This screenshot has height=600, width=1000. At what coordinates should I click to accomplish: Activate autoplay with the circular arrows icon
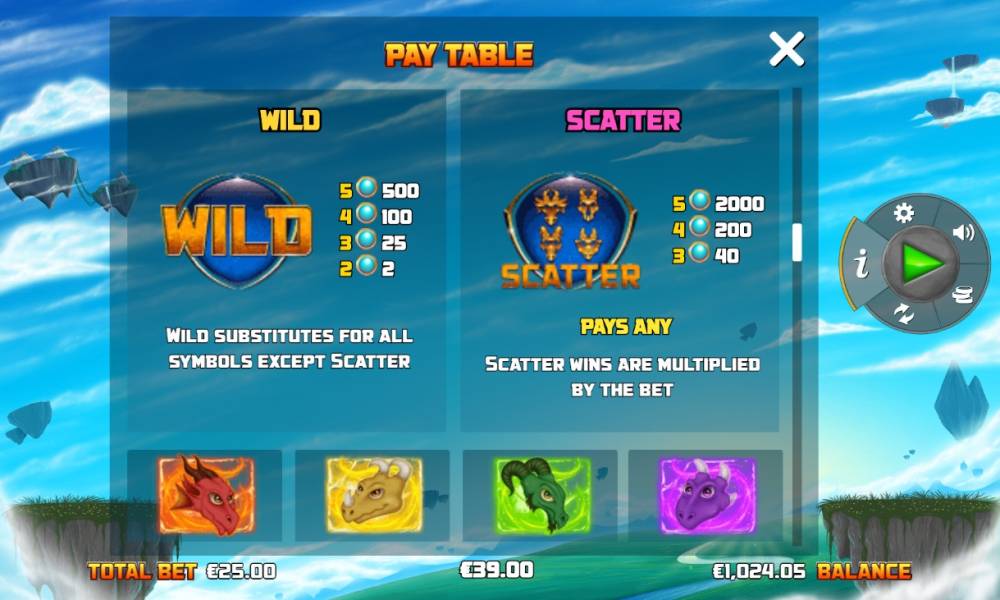pos(904,314)
